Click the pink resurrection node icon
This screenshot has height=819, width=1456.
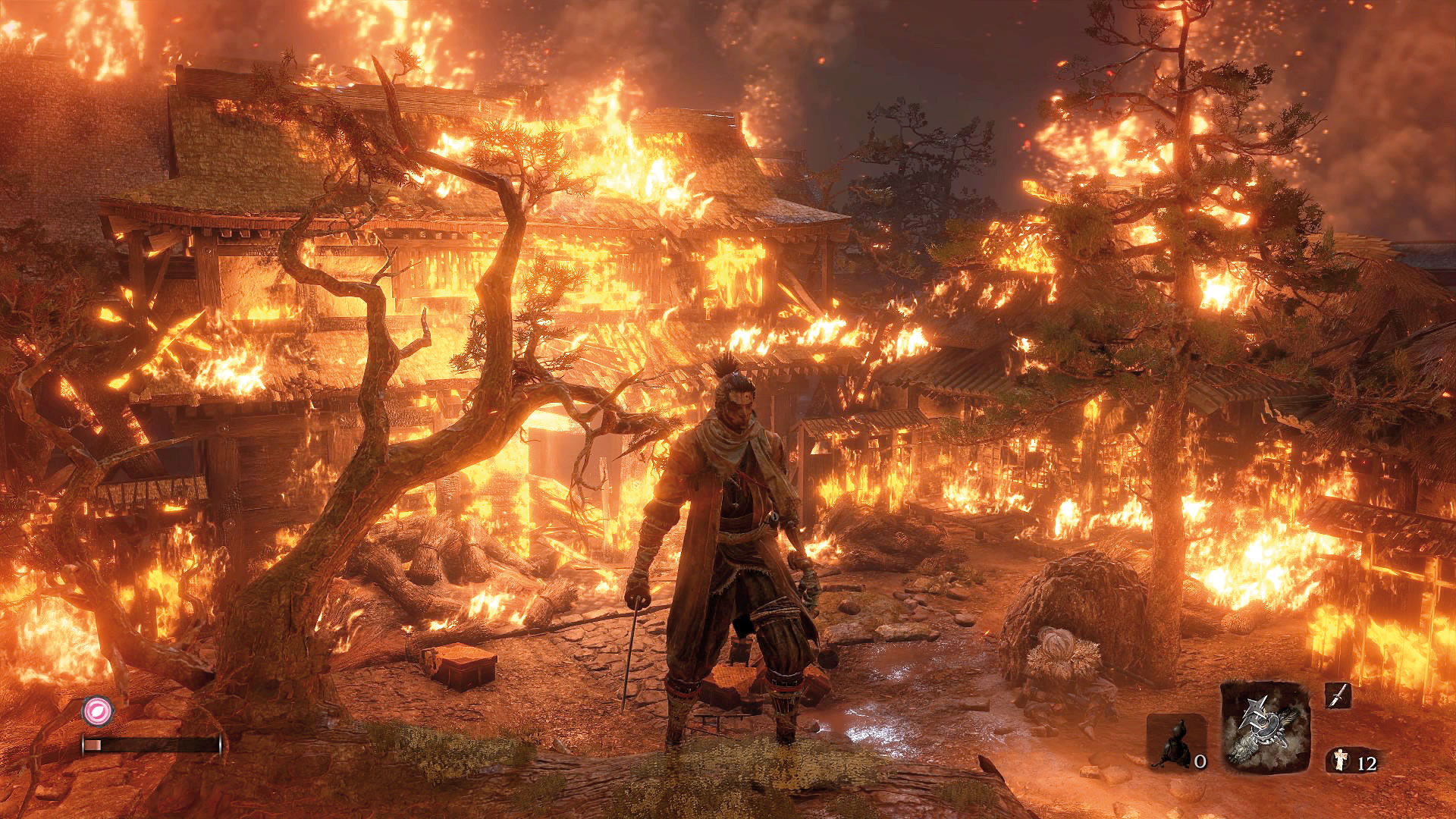[97, 711]
